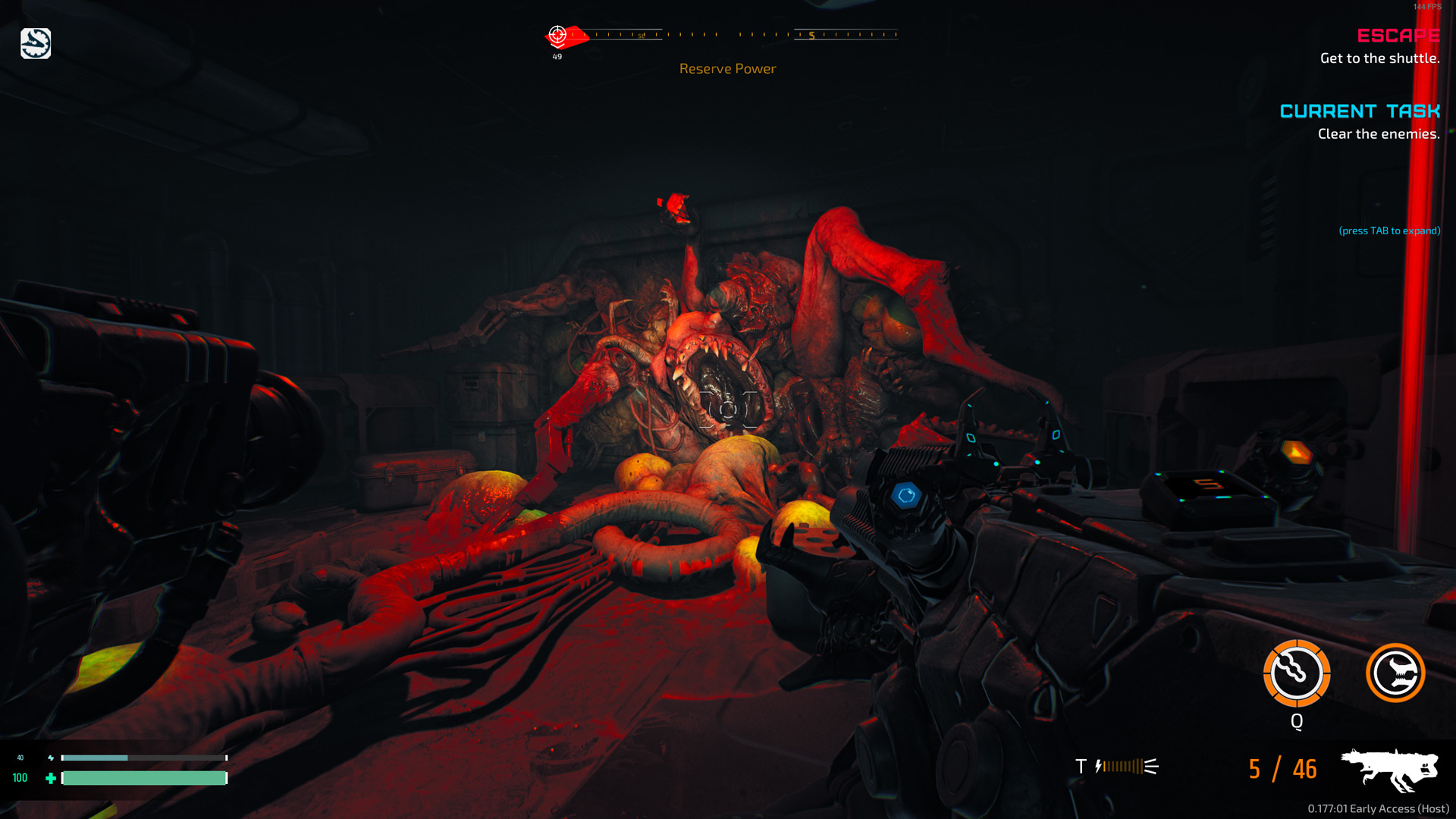Click the creature gear badge icon
The width and height of the screenshot is (1456, 819).
click(x=36, y=43)
